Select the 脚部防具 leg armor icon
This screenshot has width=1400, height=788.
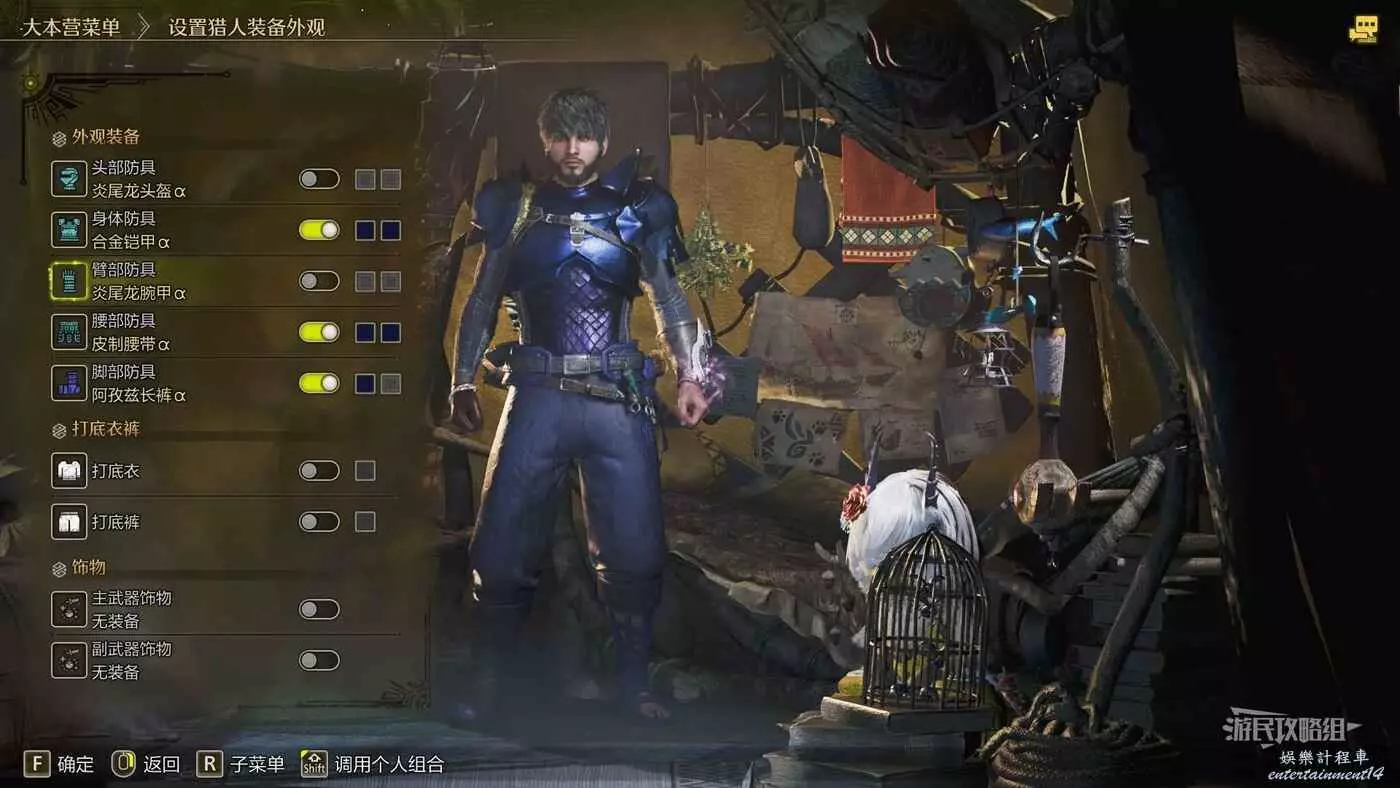[69, 383]
